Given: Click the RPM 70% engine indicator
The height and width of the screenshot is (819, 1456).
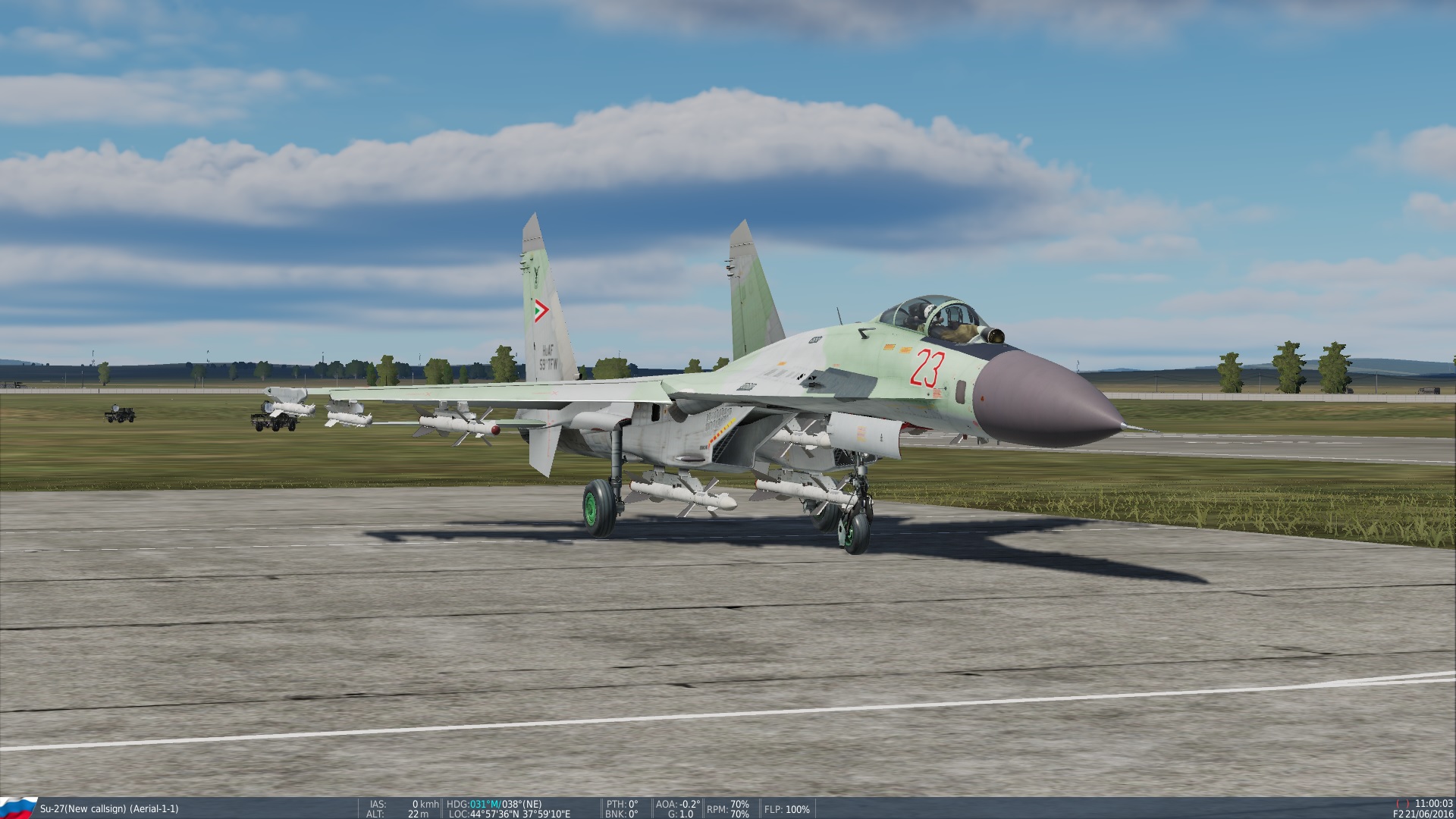Looking at the screenshot, I should coord(726,807).
